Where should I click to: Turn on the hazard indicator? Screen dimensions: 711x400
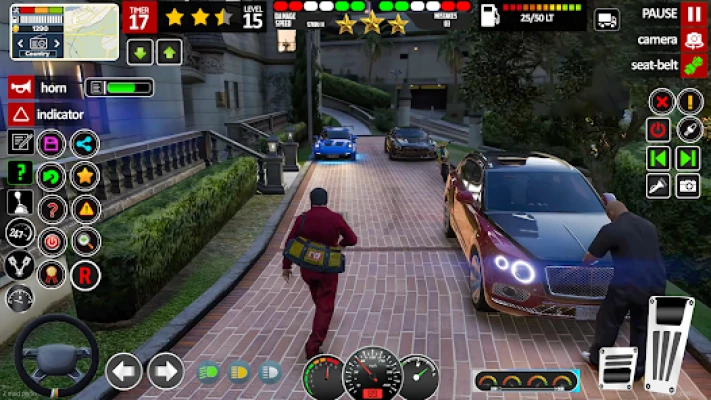[21, 114]
